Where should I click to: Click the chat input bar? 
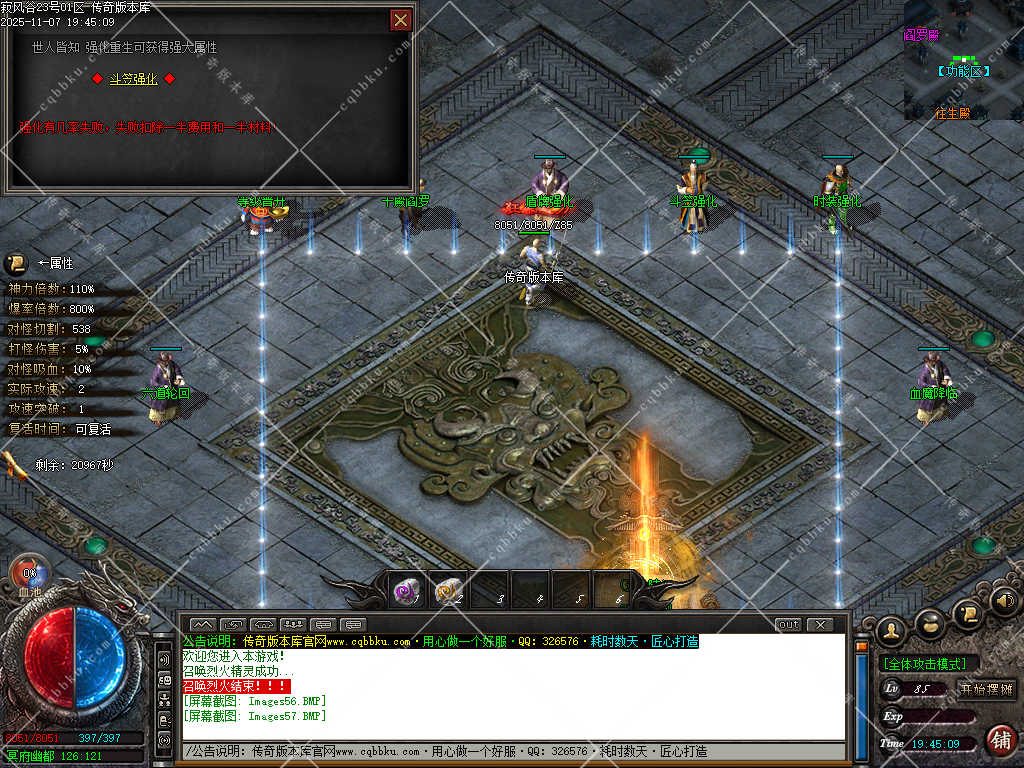point(510,751)
